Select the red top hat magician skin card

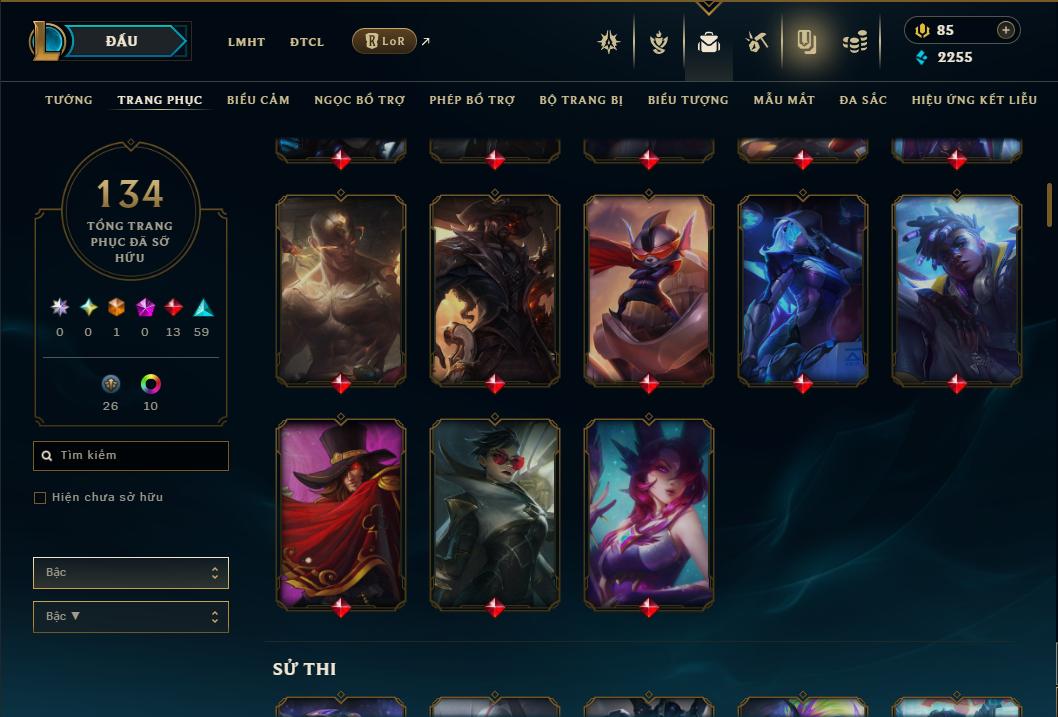[x=341, y=512]
